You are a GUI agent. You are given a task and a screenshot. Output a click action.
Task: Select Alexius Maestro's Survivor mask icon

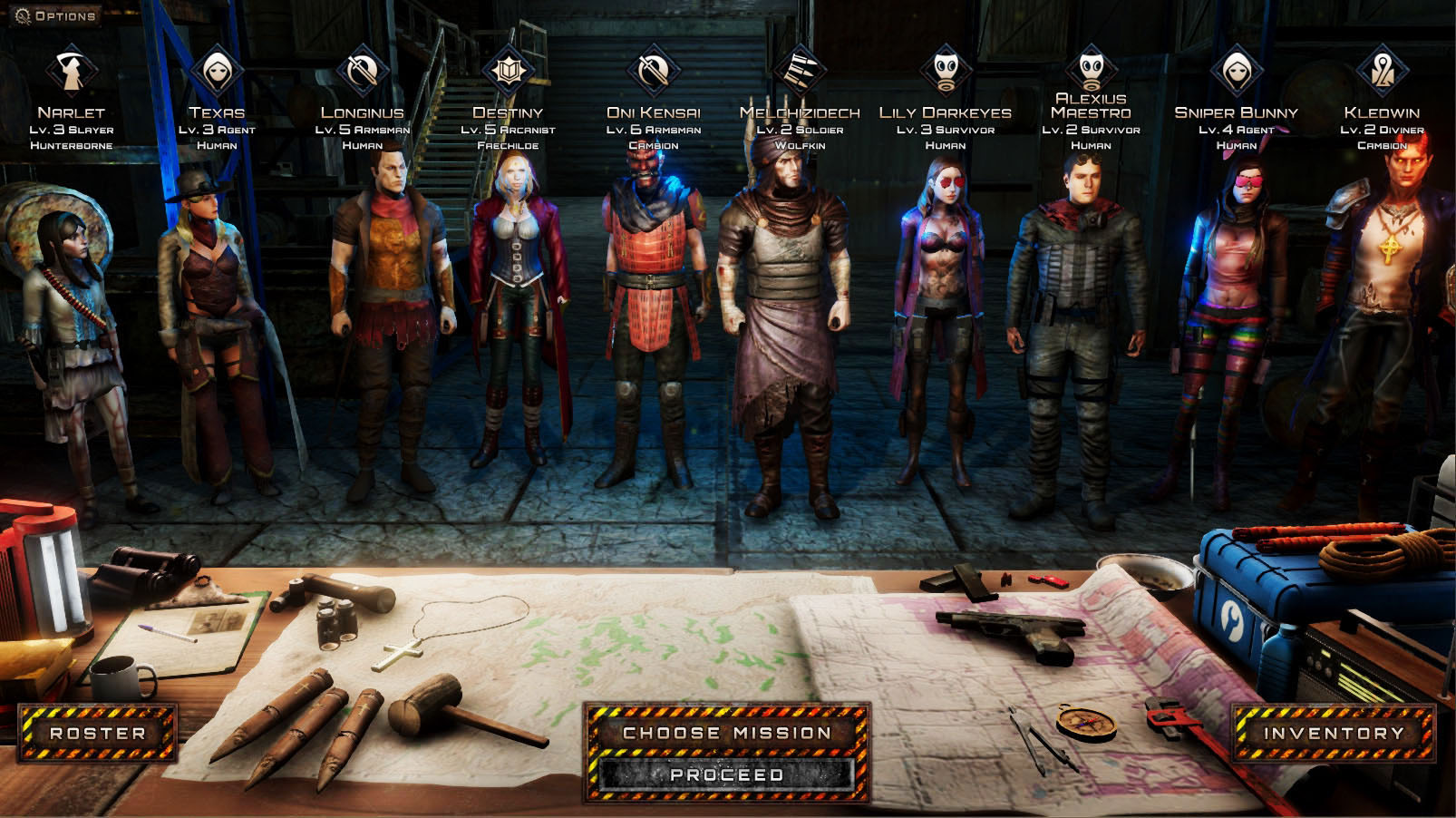(x=1092, y=68)
